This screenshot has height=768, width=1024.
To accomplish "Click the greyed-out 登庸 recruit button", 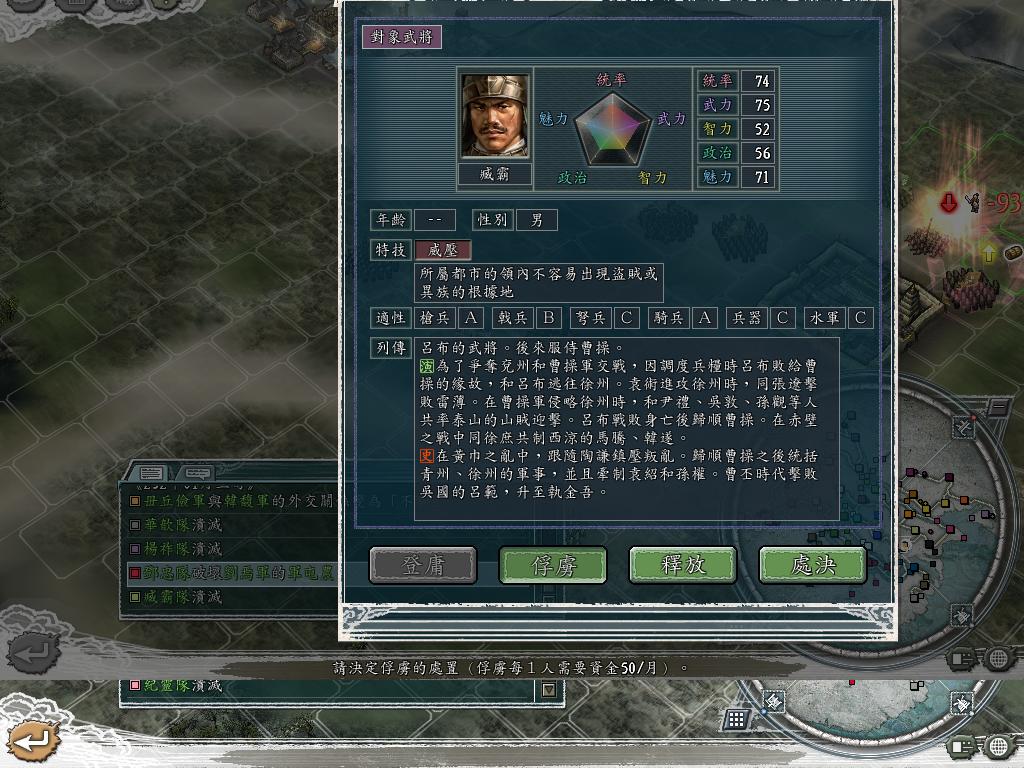I will (423, 565).
